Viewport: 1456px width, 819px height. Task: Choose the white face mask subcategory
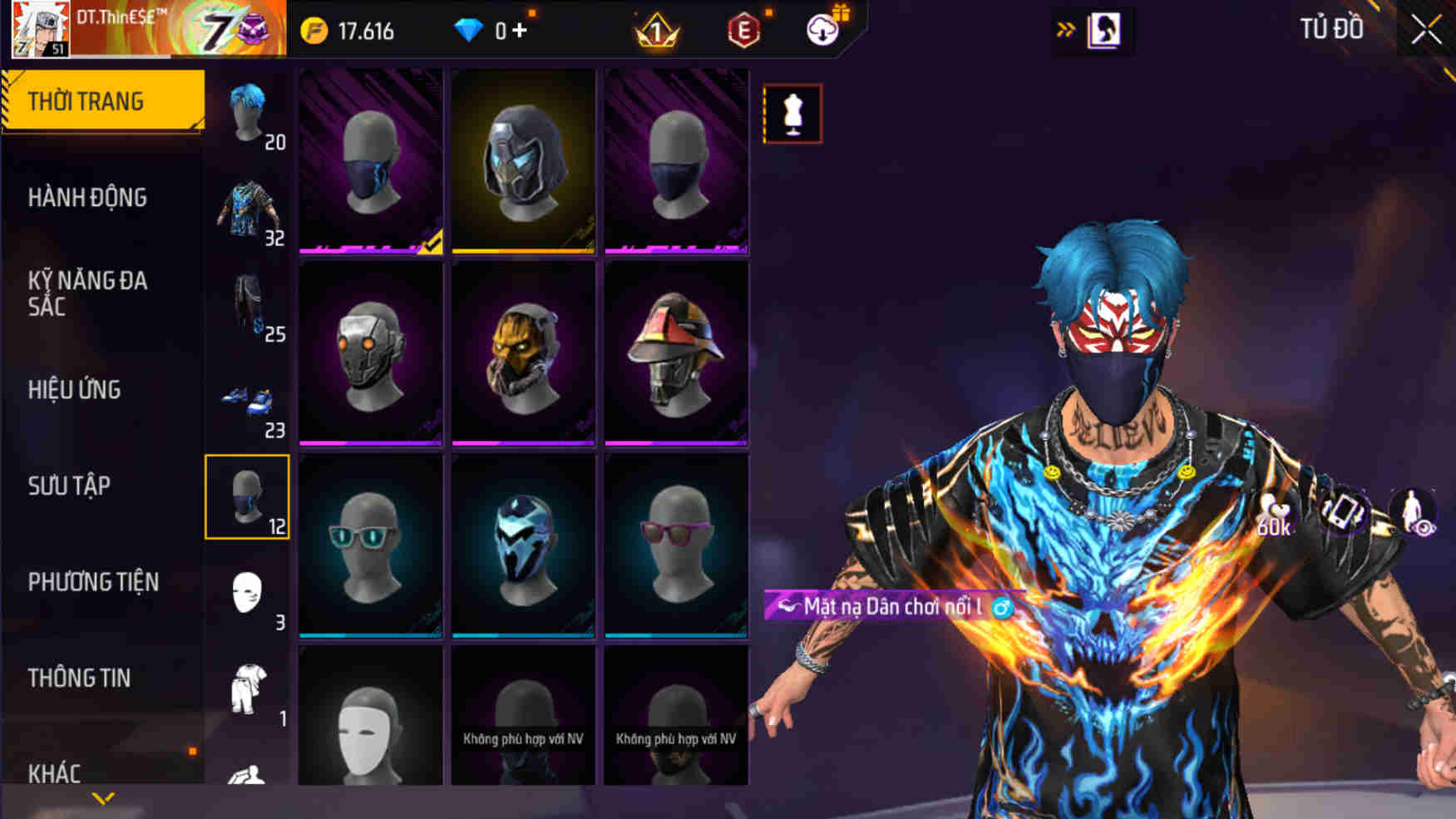(248, 594)
